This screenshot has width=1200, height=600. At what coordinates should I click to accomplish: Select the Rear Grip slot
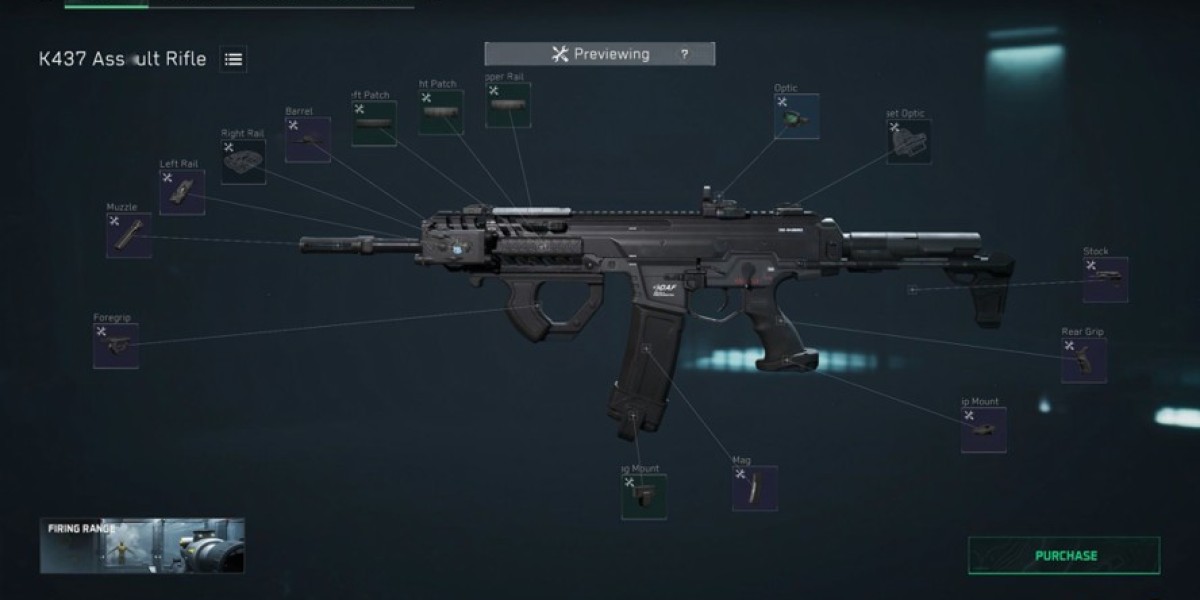coord(1084,360)
